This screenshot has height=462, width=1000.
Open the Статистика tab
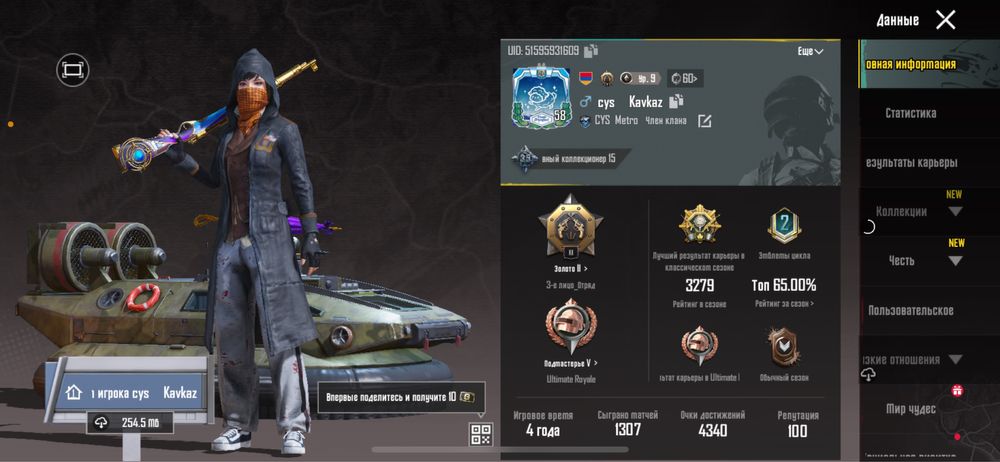tap(911, 113)
